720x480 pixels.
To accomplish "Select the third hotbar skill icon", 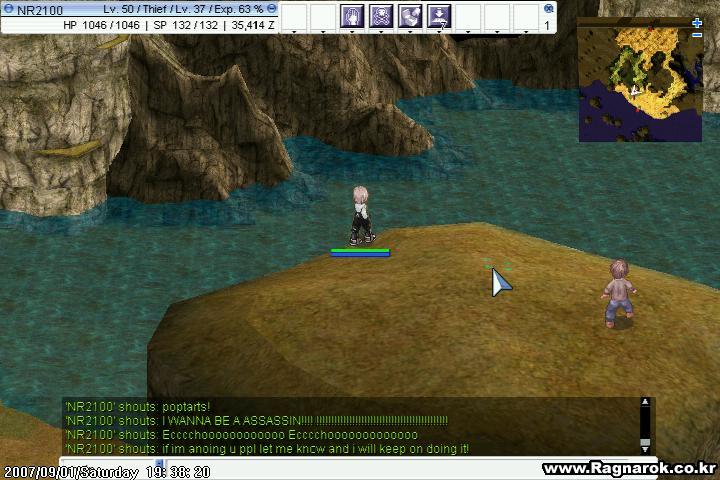I will 410,16.
